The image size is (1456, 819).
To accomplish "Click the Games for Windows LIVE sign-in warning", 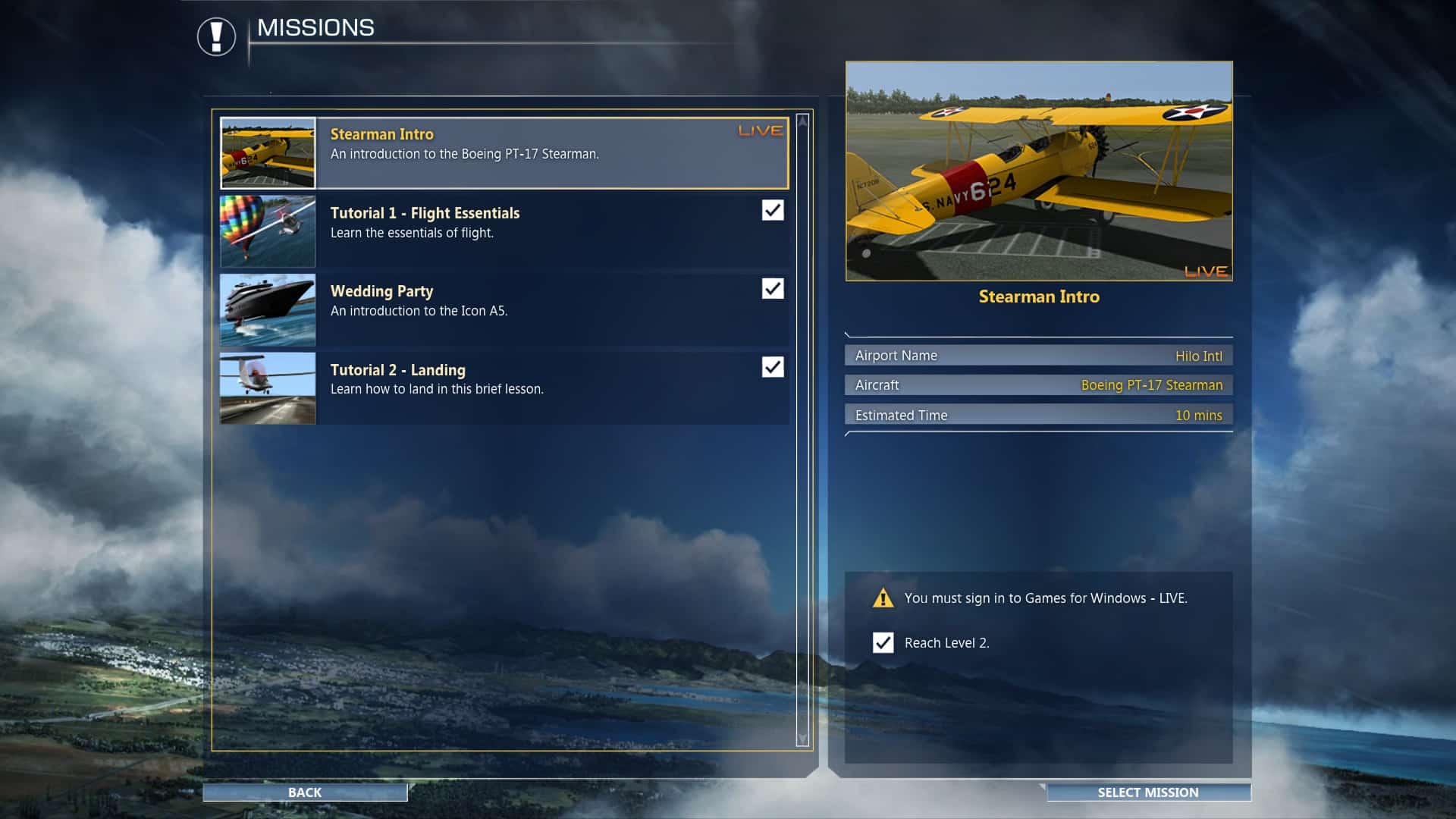I will [1045, 598].
